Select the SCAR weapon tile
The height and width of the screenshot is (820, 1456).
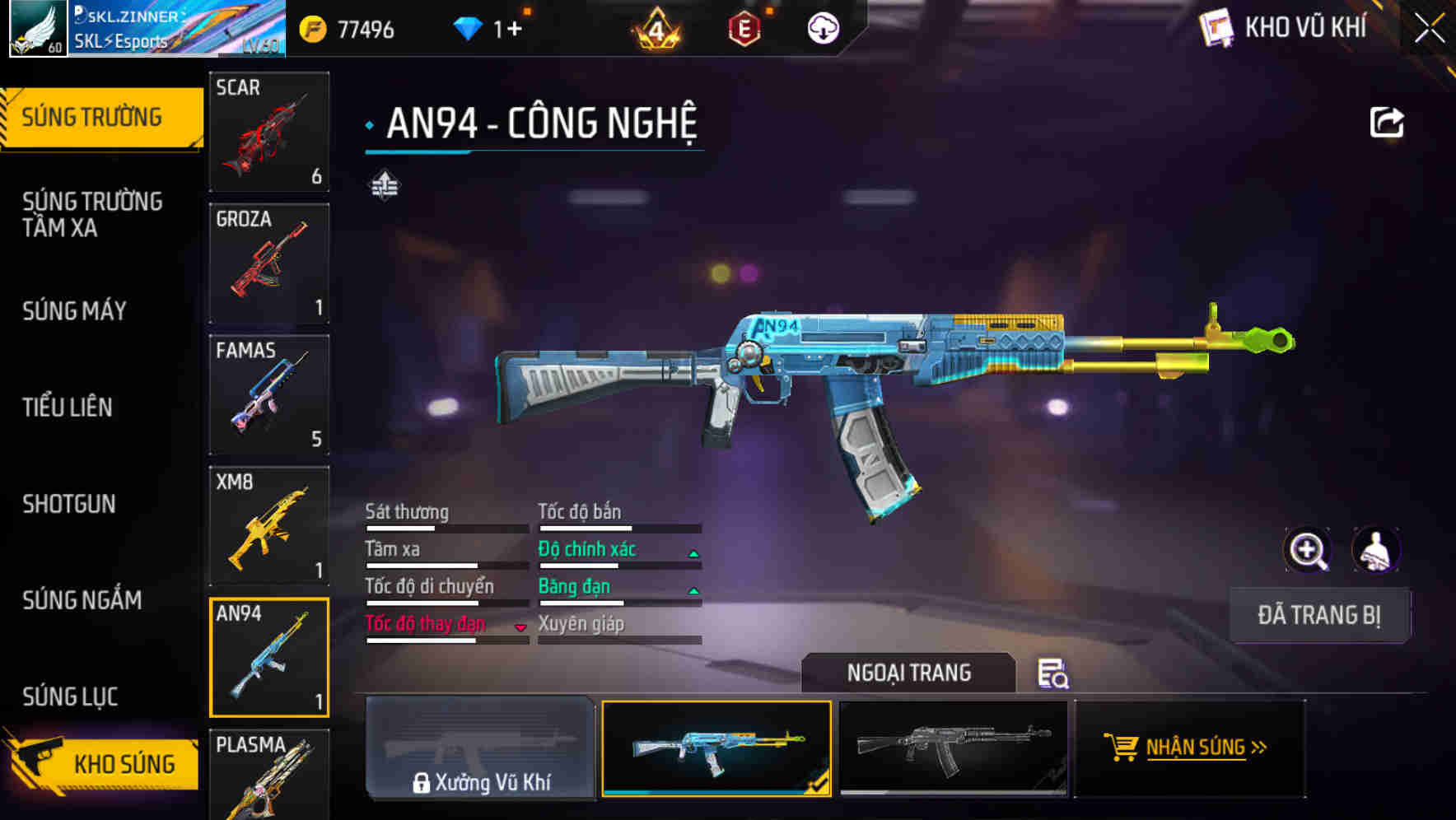[269, 132]
